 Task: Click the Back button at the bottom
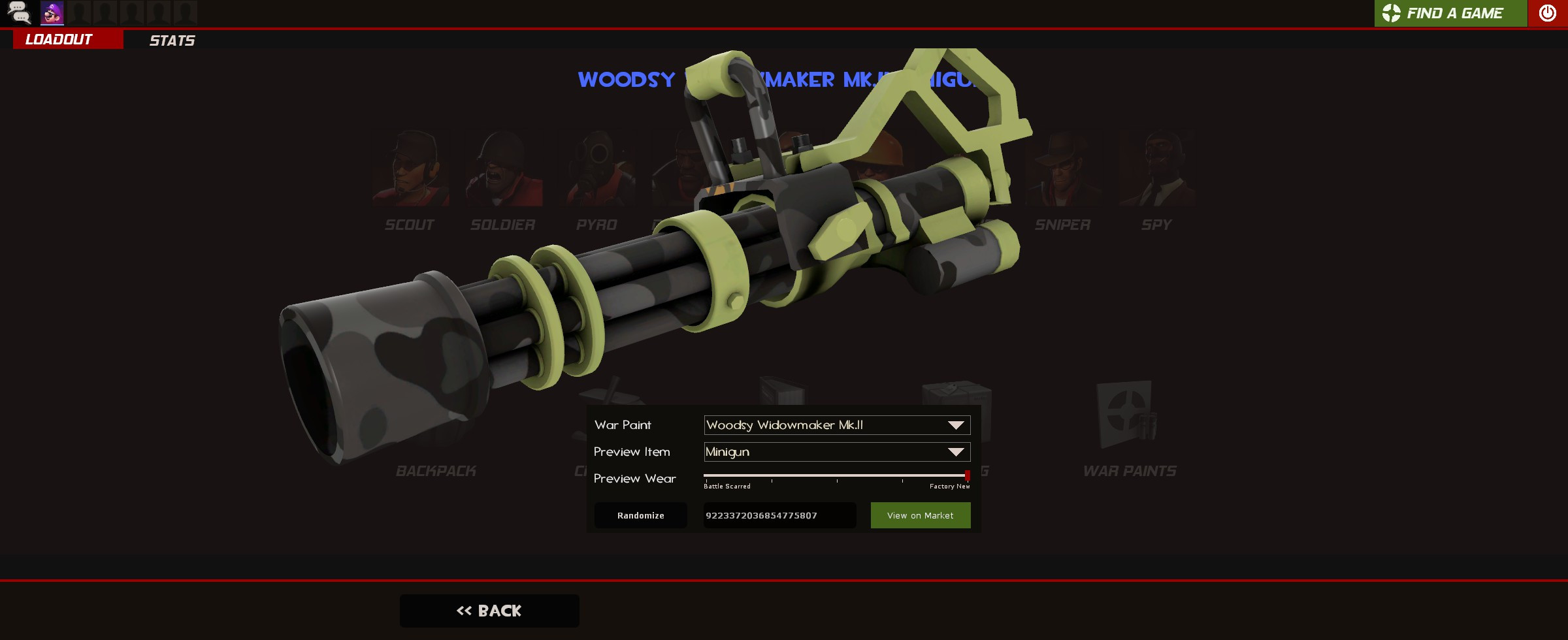tap(489, 610)
